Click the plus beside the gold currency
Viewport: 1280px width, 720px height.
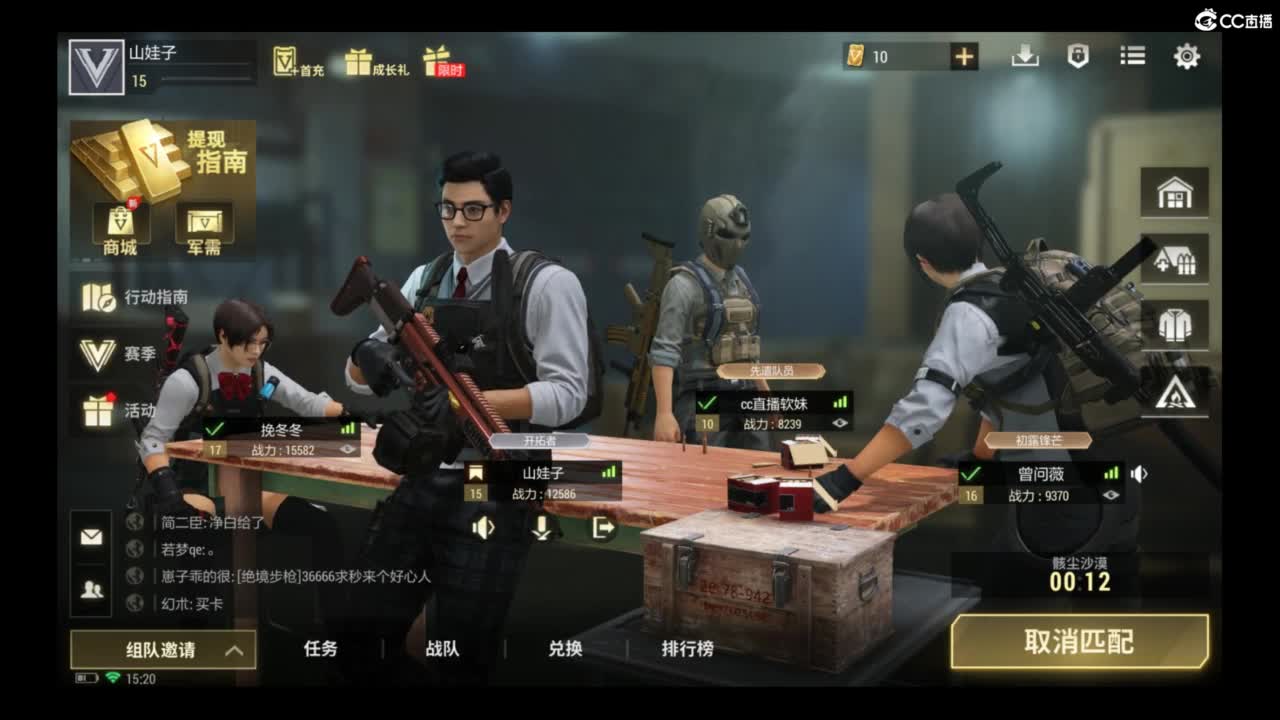click(x=962, y=56)
